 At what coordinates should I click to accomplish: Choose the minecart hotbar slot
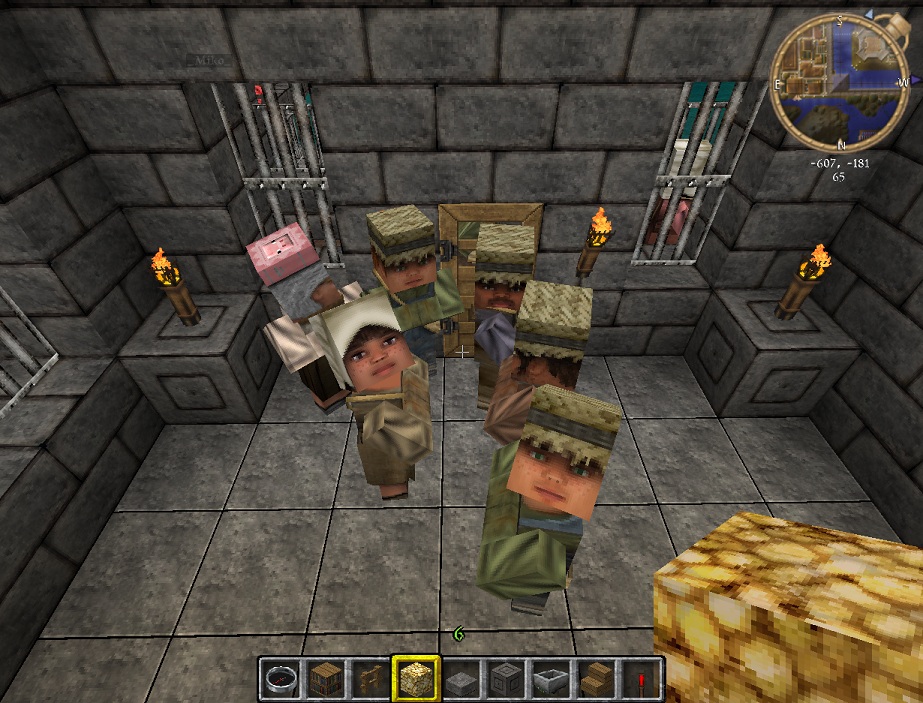[550, 679]
